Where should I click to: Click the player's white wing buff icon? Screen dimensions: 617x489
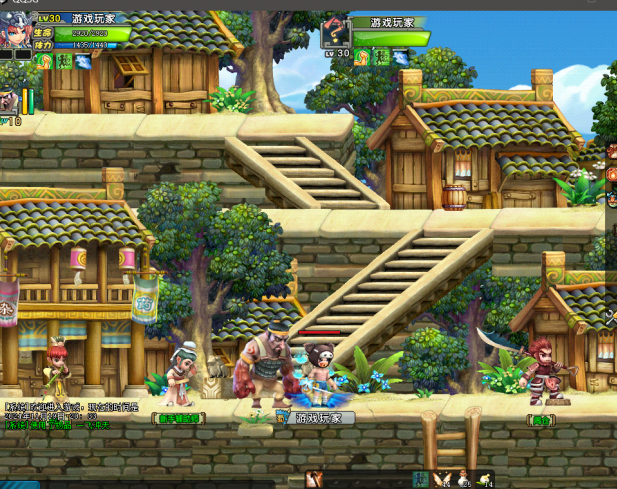tap(81, 61)
